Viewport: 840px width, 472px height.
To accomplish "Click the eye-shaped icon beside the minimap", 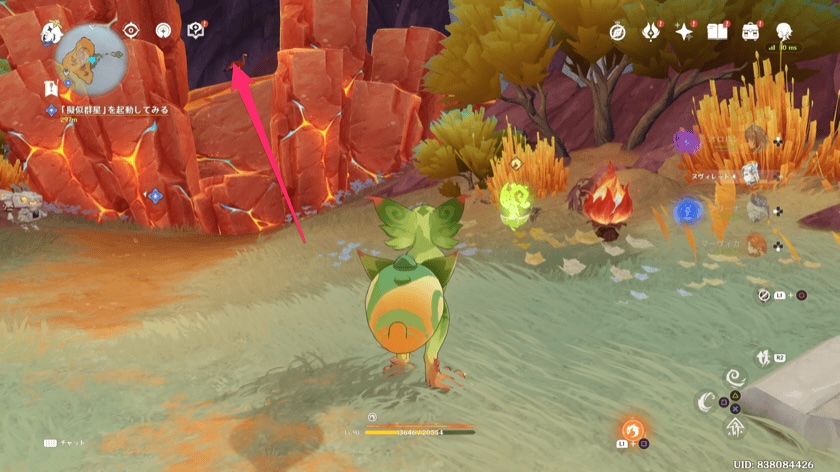I will tap(131, 30).
